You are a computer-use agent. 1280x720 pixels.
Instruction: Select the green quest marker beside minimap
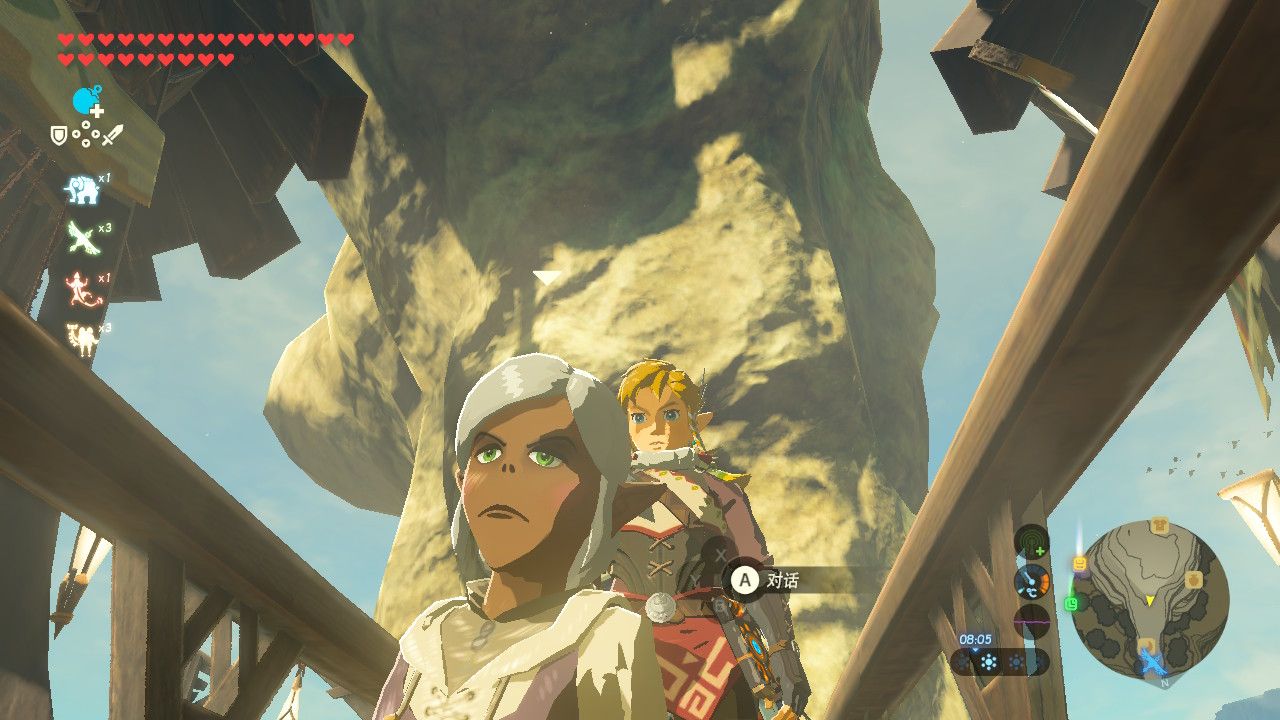coord(1073,603)
